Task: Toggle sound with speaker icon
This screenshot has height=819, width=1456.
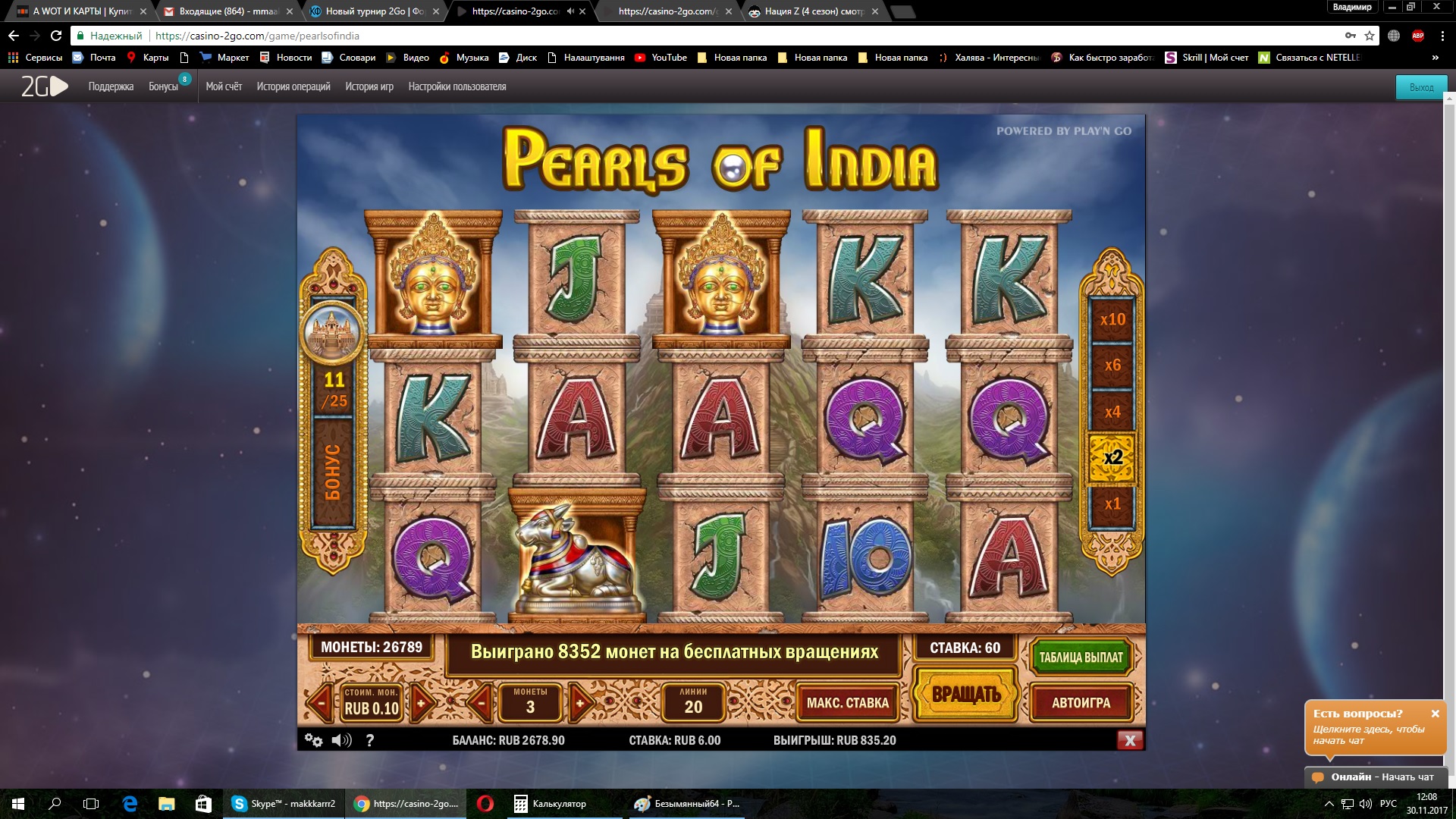Action: pos(341,740)
